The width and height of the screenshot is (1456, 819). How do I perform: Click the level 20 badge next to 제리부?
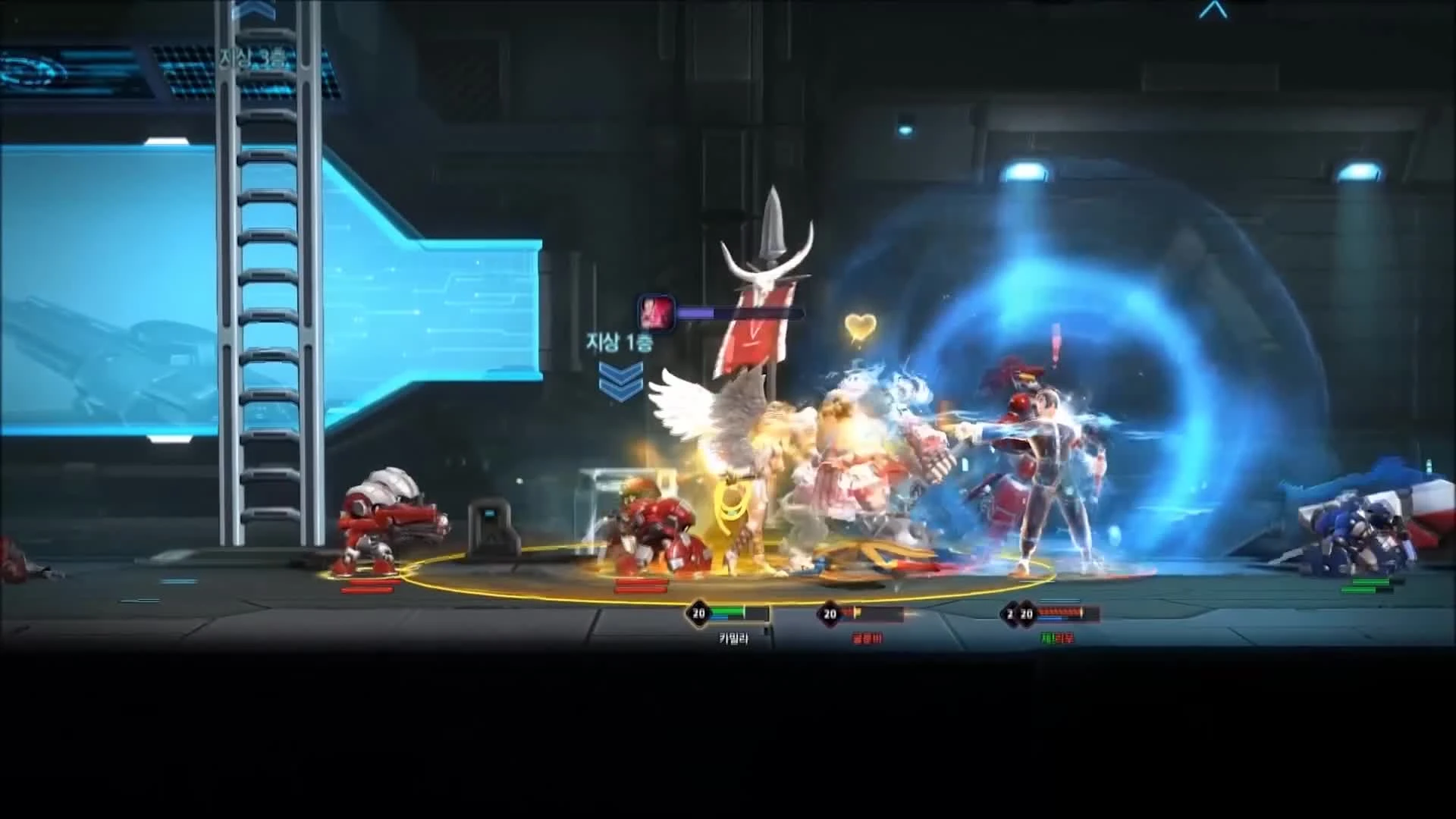coord(1027,614)
